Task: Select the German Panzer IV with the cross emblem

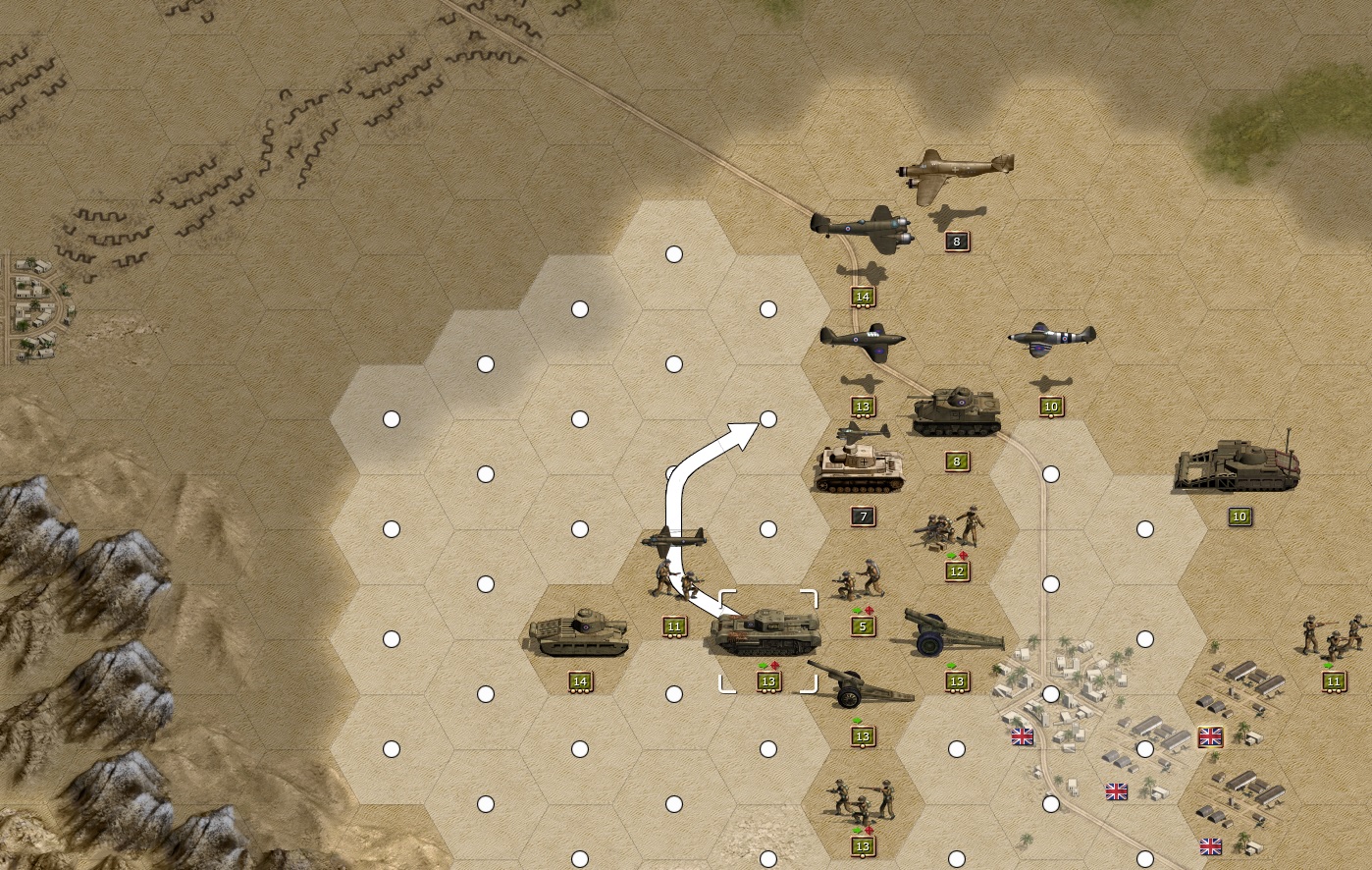Action: pyautogui.click(x=859, y=469)
